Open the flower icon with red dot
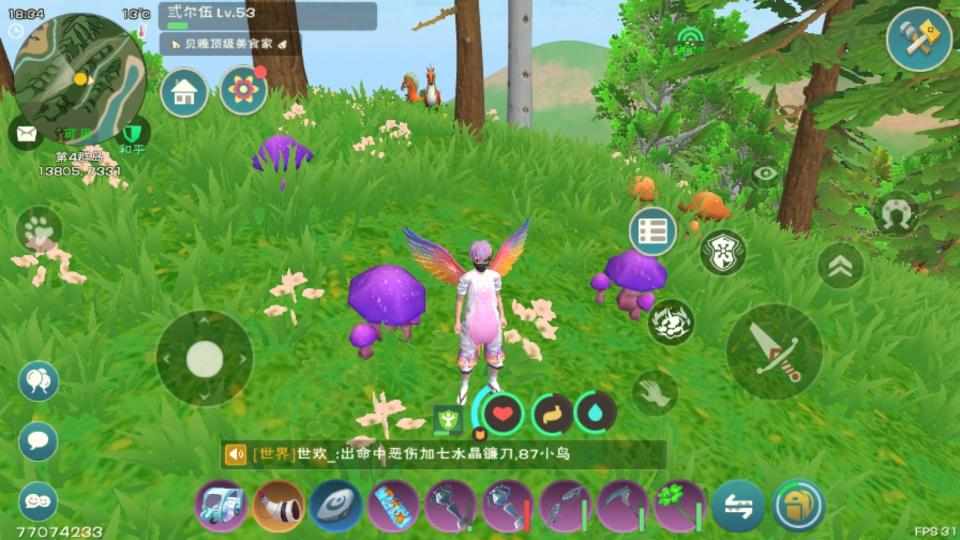Screen dimensions: 960x540 point(243,91)
